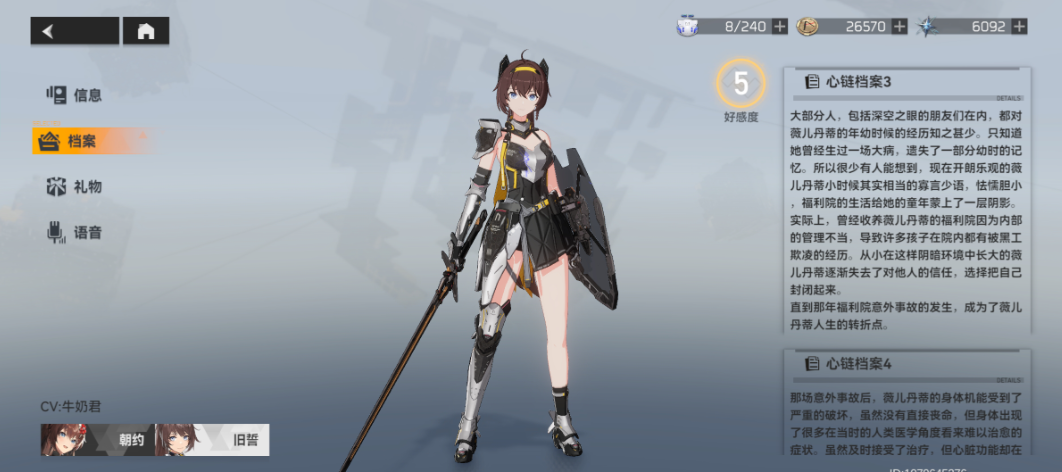Add gold coins via plus button

(x=900, y=26)
